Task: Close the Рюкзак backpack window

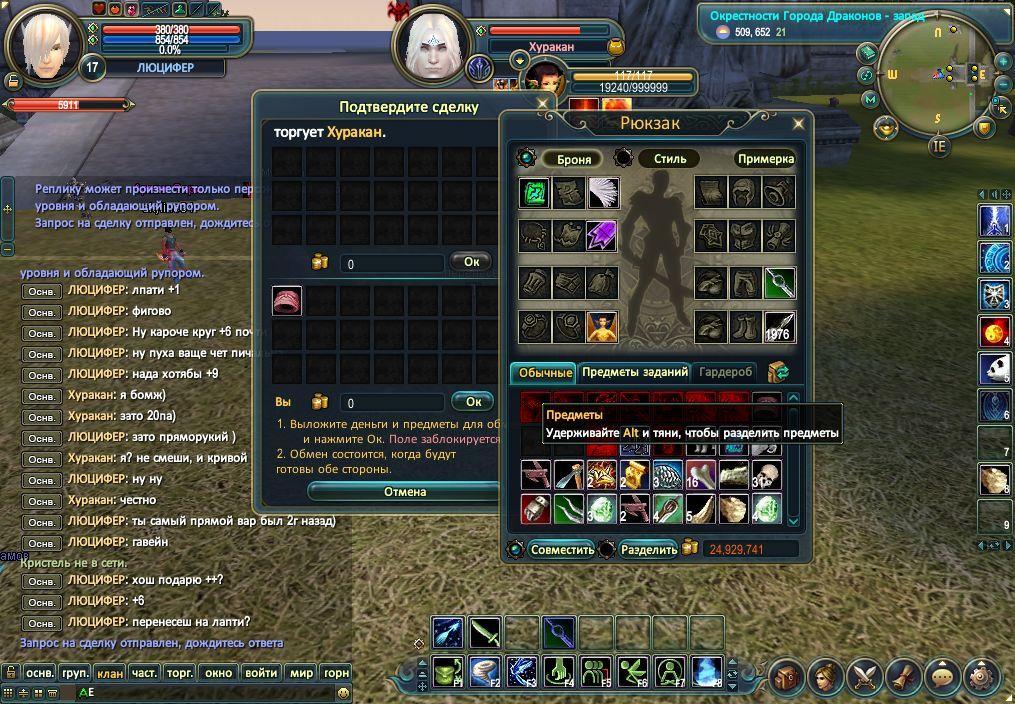Action: [798, 124]
